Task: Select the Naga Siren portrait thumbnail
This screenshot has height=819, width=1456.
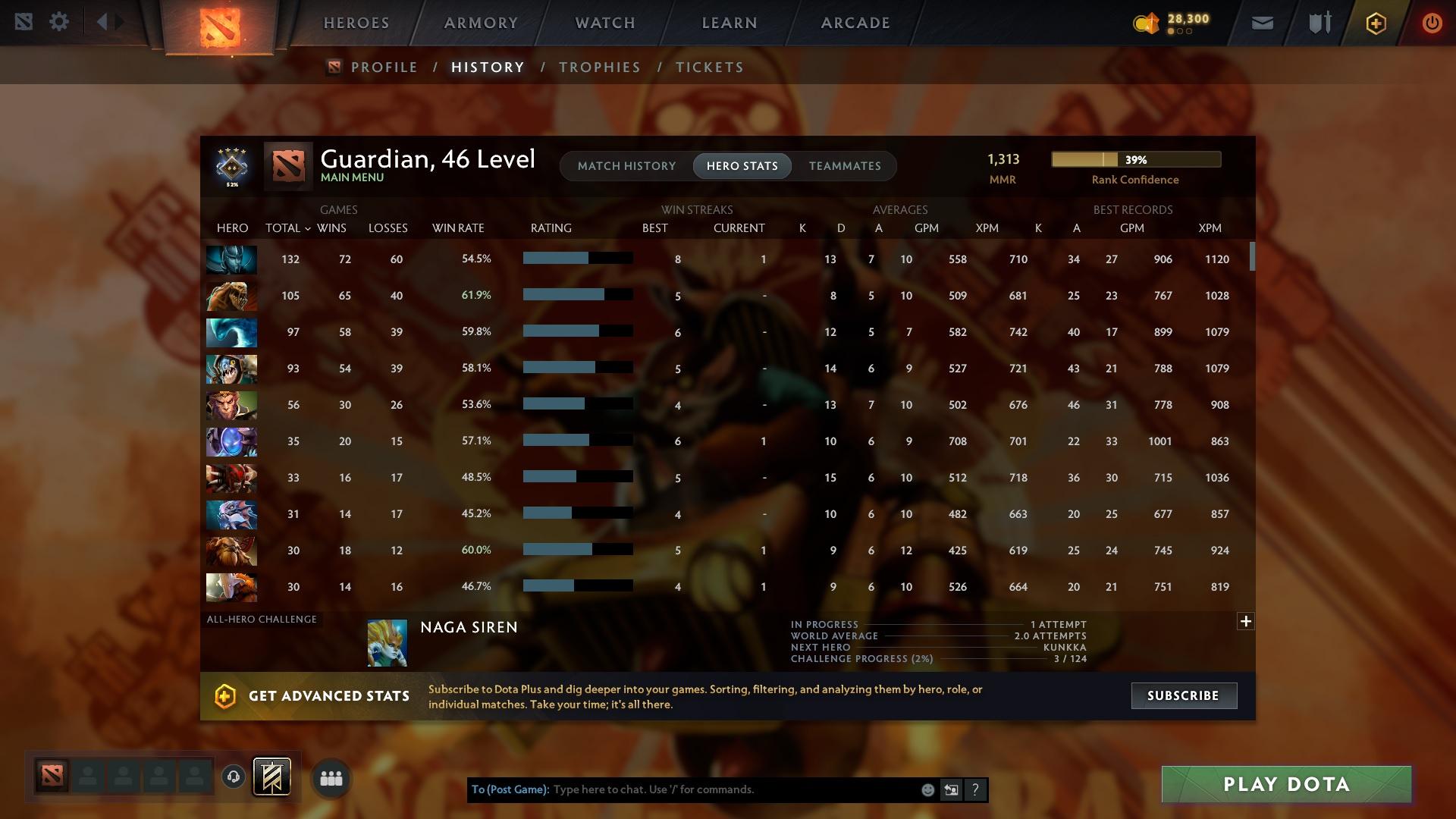Action: [x=388, y=642]
